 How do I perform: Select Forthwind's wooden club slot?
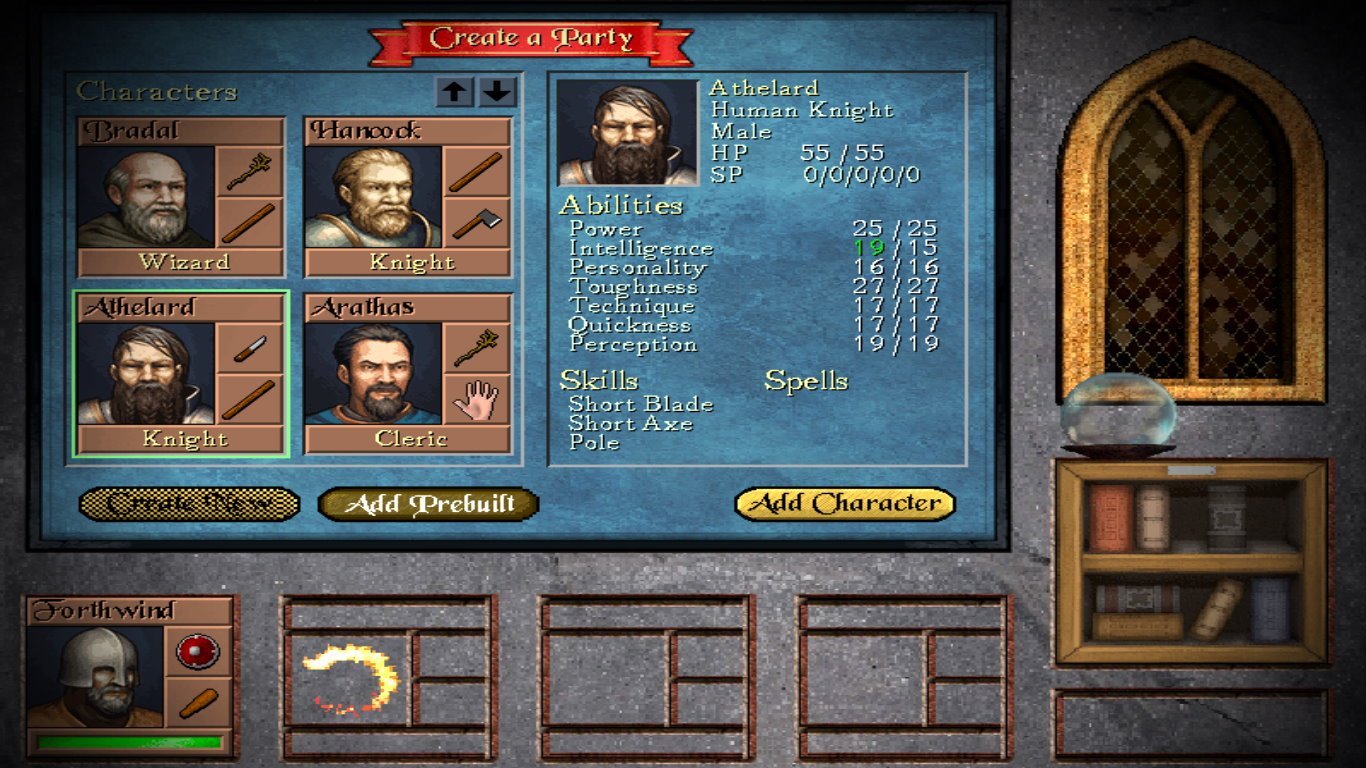(198, 703)
